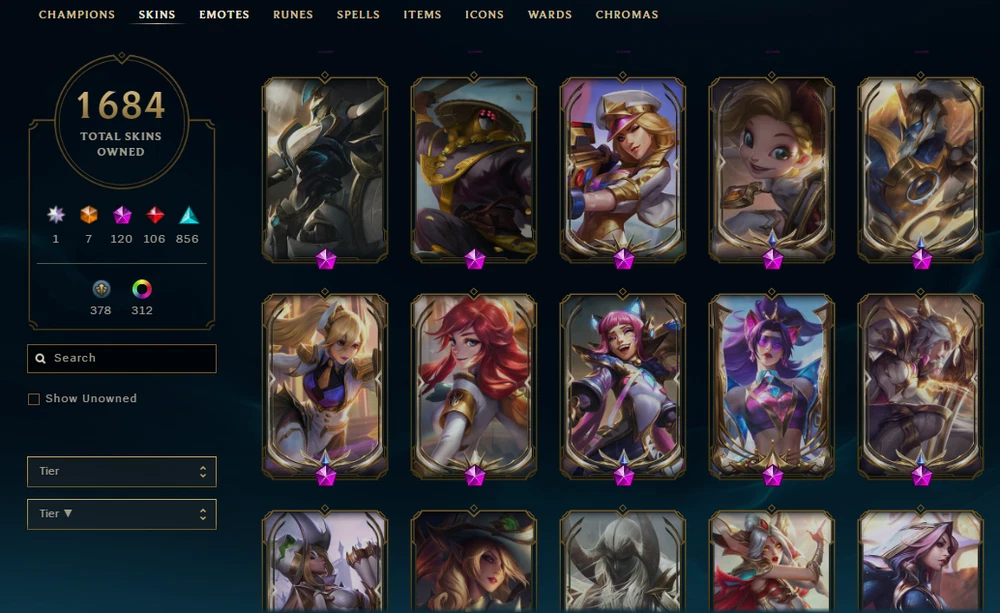Select the dark armored mech skin card

(x=325, y=168)
